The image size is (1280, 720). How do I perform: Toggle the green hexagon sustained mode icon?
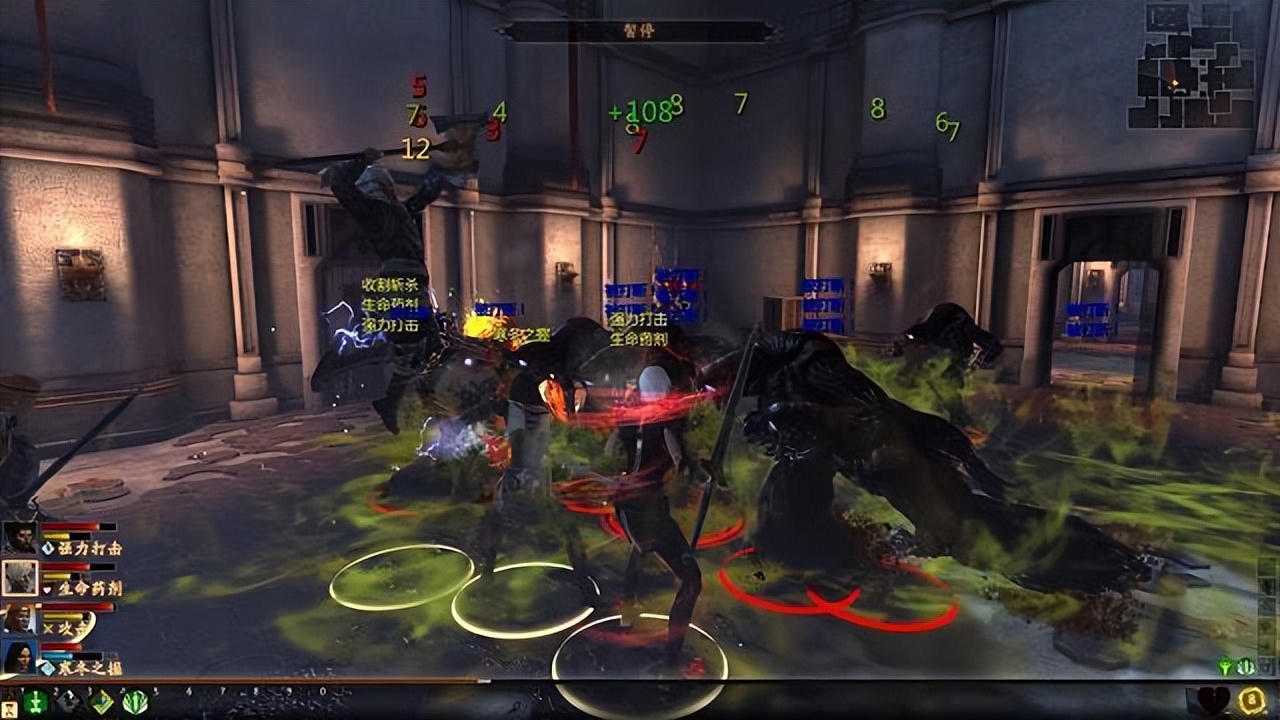pos(1246,666)
